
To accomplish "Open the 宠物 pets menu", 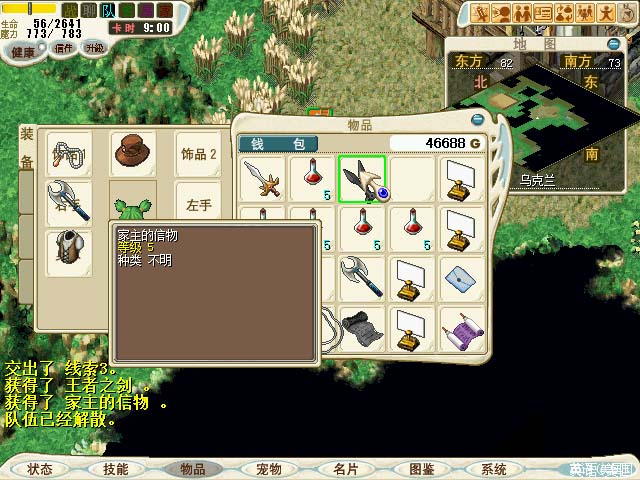I will [x=268, y=468].
